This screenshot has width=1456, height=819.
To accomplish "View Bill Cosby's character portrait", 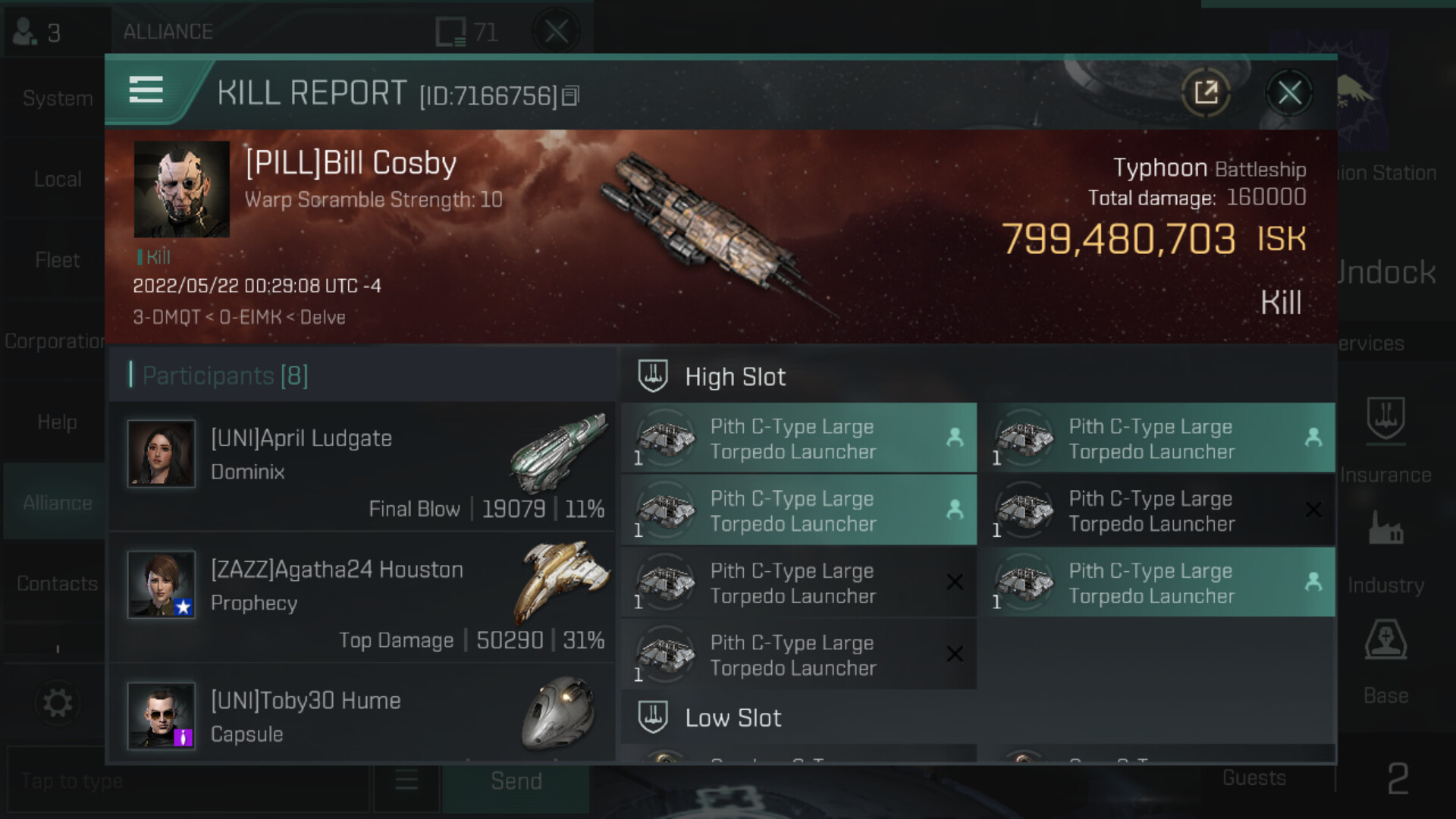I will tap(182, 190).
